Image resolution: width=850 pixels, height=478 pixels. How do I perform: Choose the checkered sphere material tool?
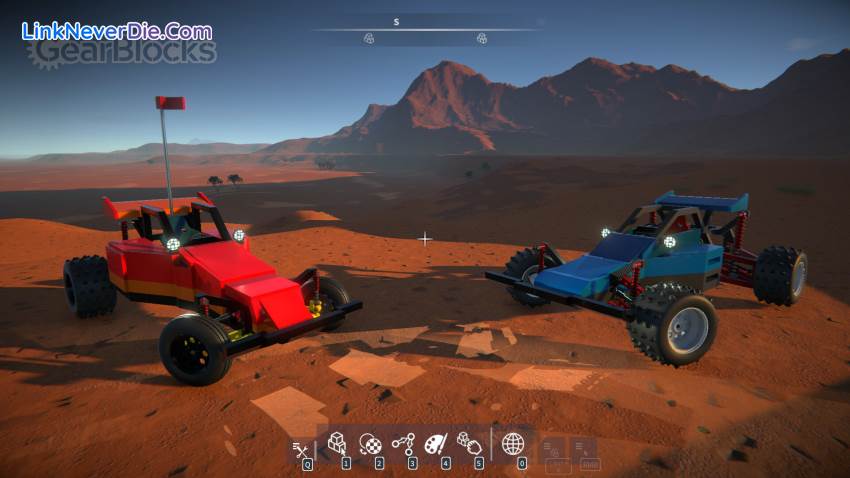370,443
